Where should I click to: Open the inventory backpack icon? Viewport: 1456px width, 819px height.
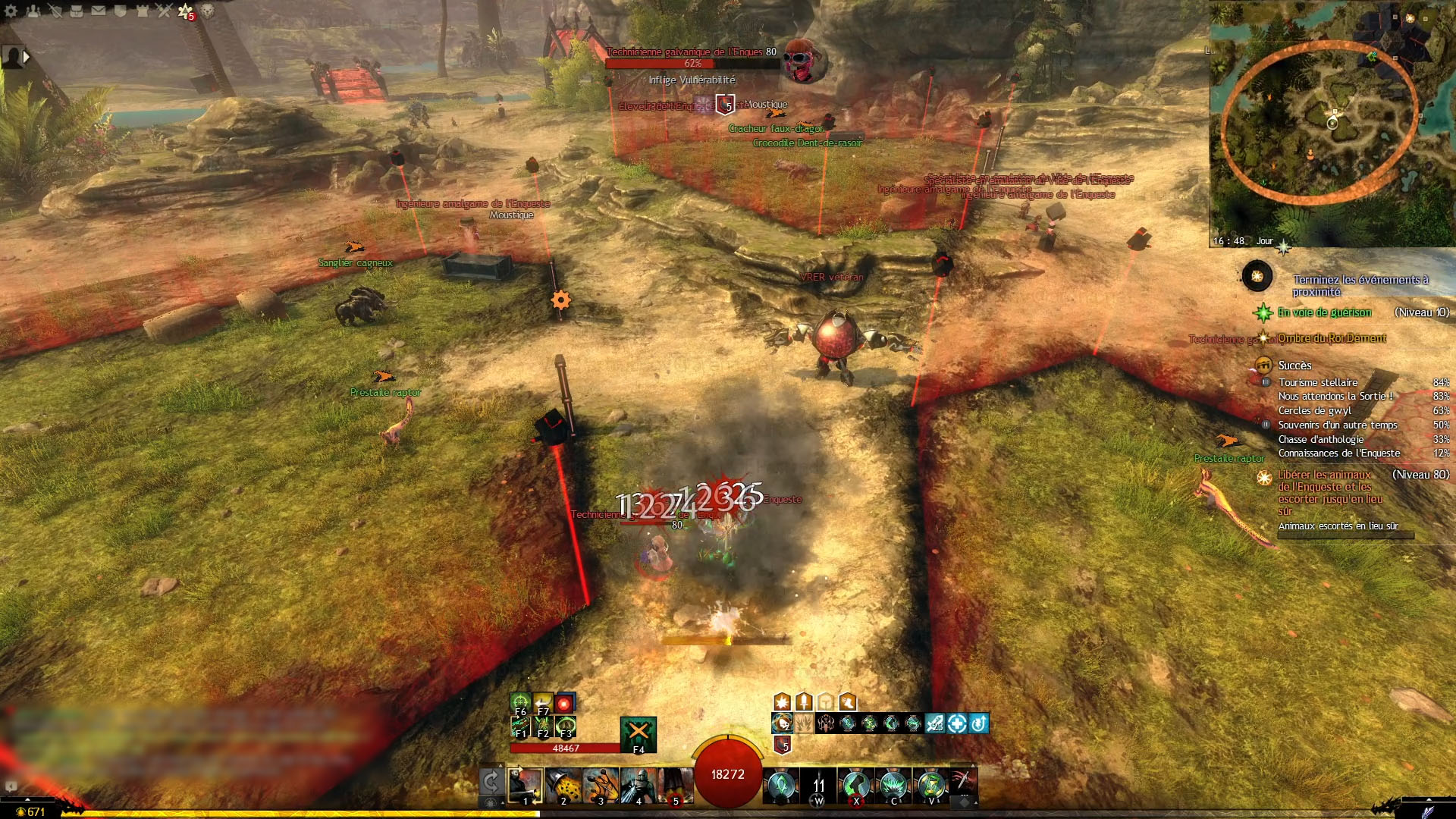pos(77,11)
